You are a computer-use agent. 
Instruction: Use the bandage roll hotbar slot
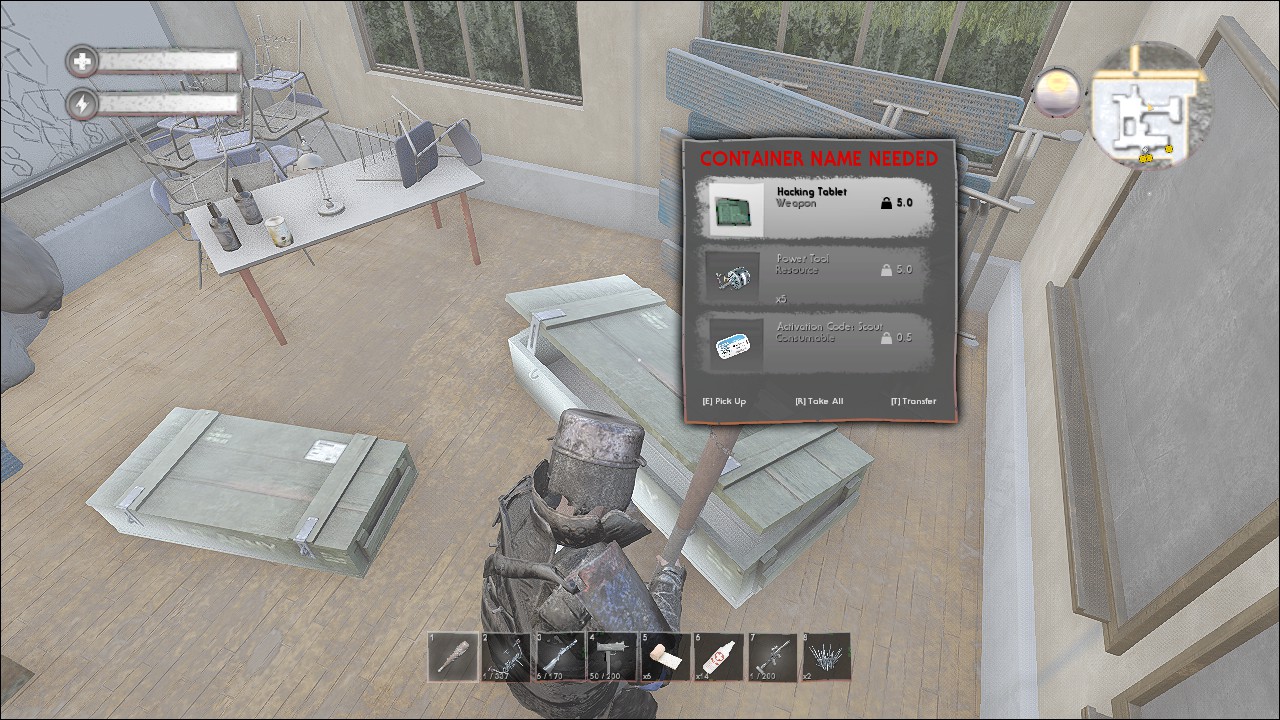(x=665, y=657)
